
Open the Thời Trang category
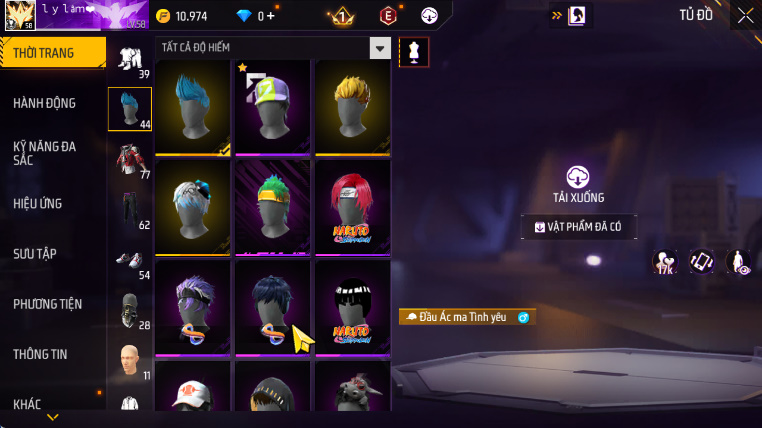(50, 53)
